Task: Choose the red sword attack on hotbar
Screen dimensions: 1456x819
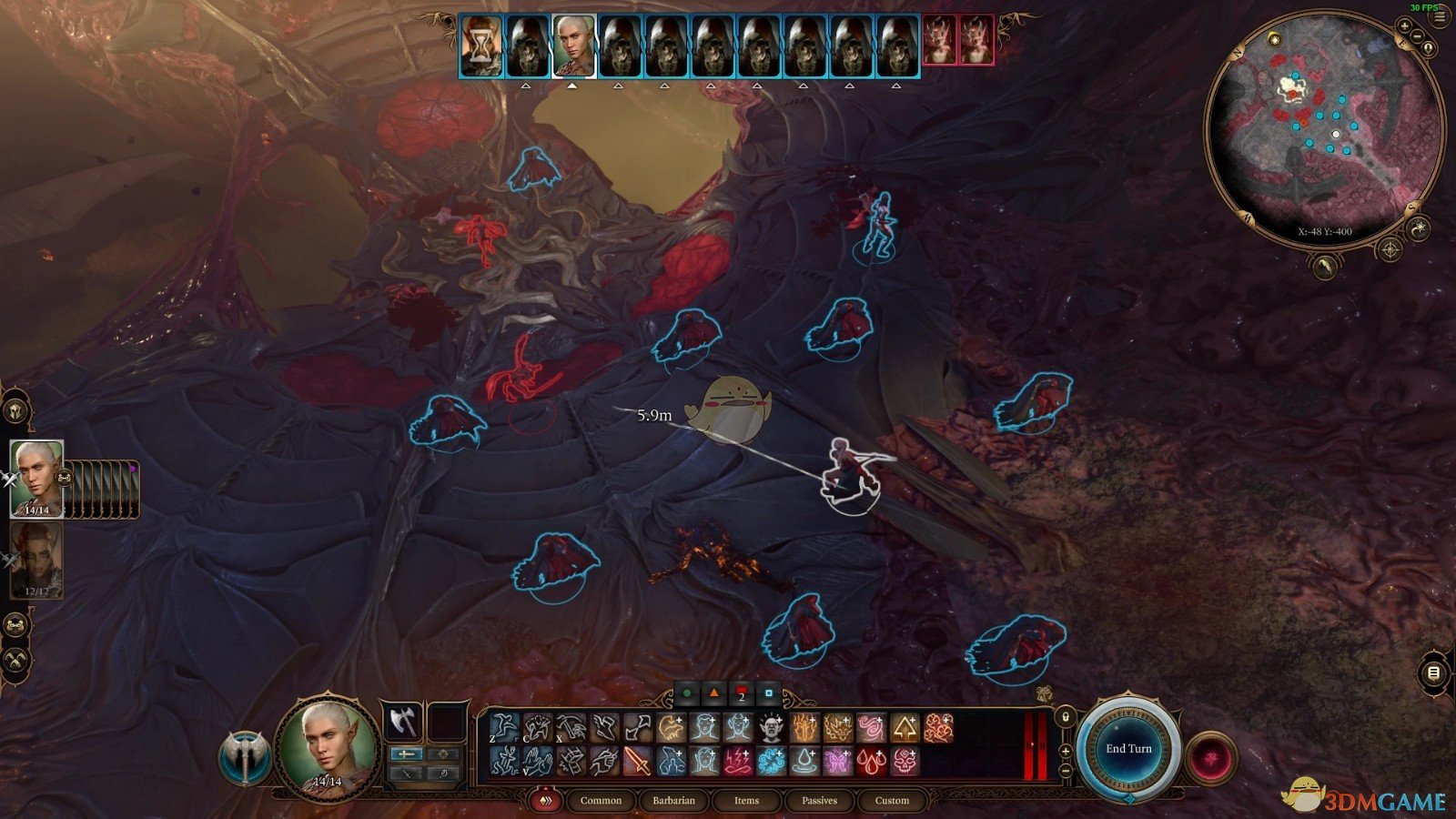Action: coord(637,761)
